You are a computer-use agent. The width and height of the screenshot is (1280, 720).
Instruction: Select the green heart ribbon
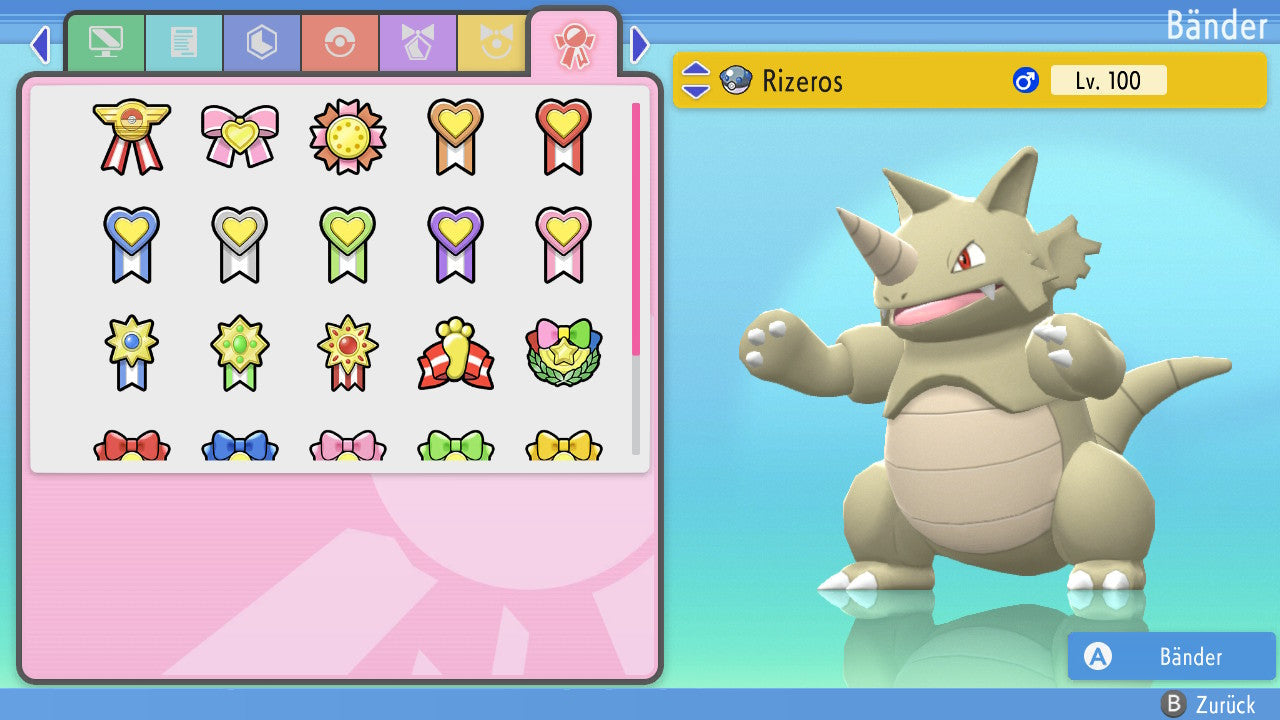point(348,244)
